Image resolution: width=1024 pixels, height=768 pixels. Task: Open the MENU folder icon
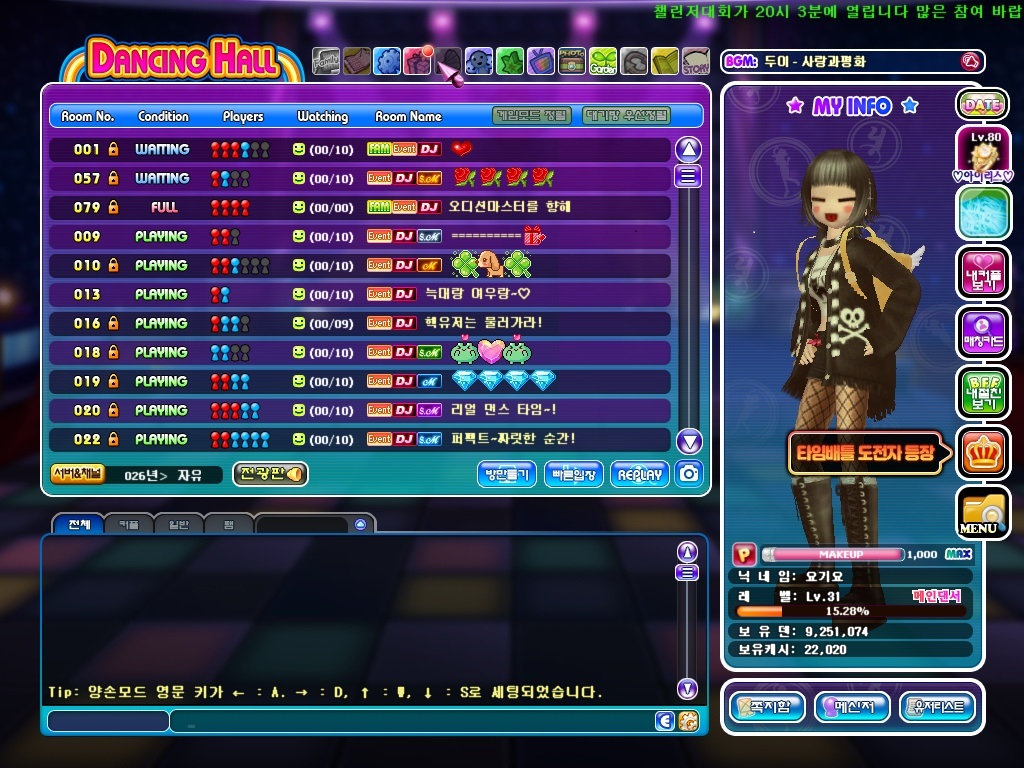click(x=981, y=513)
